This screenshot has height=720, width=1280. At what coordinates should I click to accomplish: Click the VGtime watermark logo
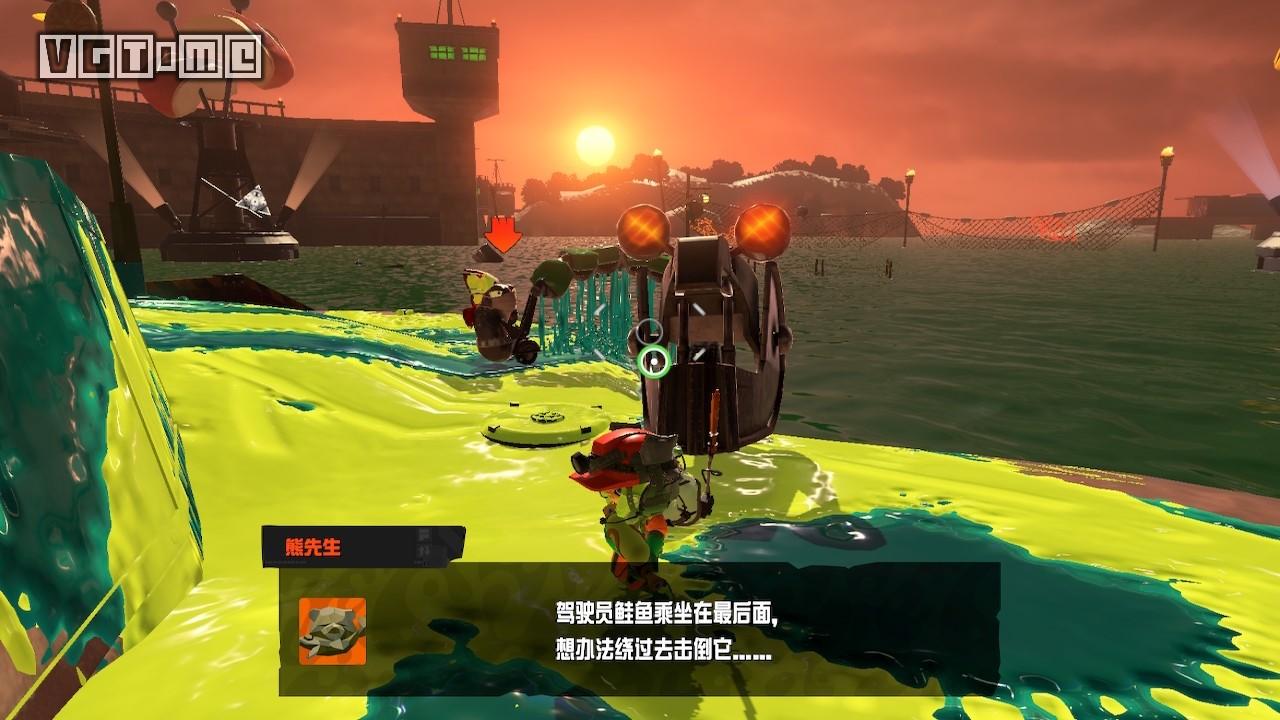click(150, 57)
